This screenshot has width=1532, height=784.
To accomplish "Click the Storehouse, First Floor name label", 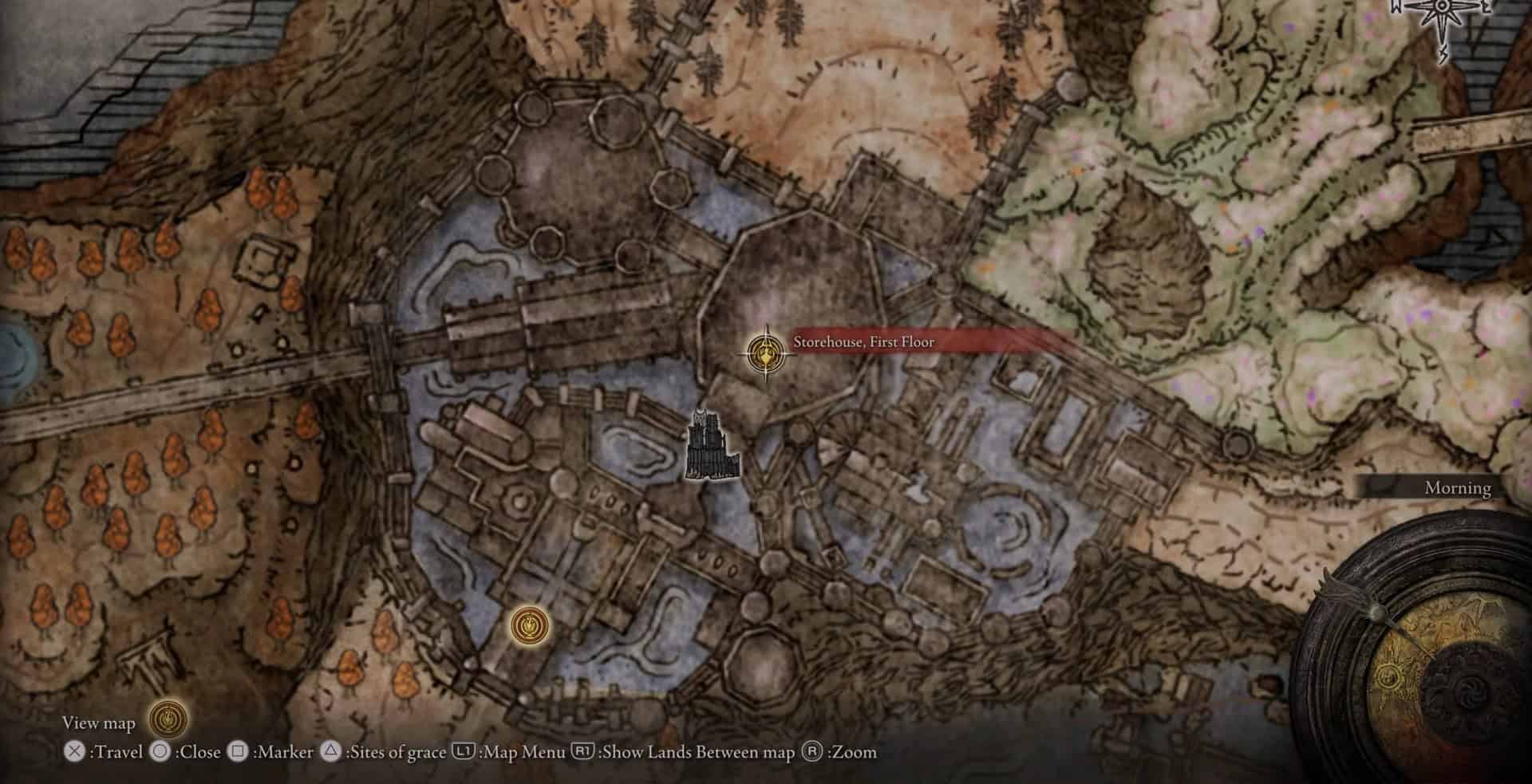I will click(x=863, y=342).
